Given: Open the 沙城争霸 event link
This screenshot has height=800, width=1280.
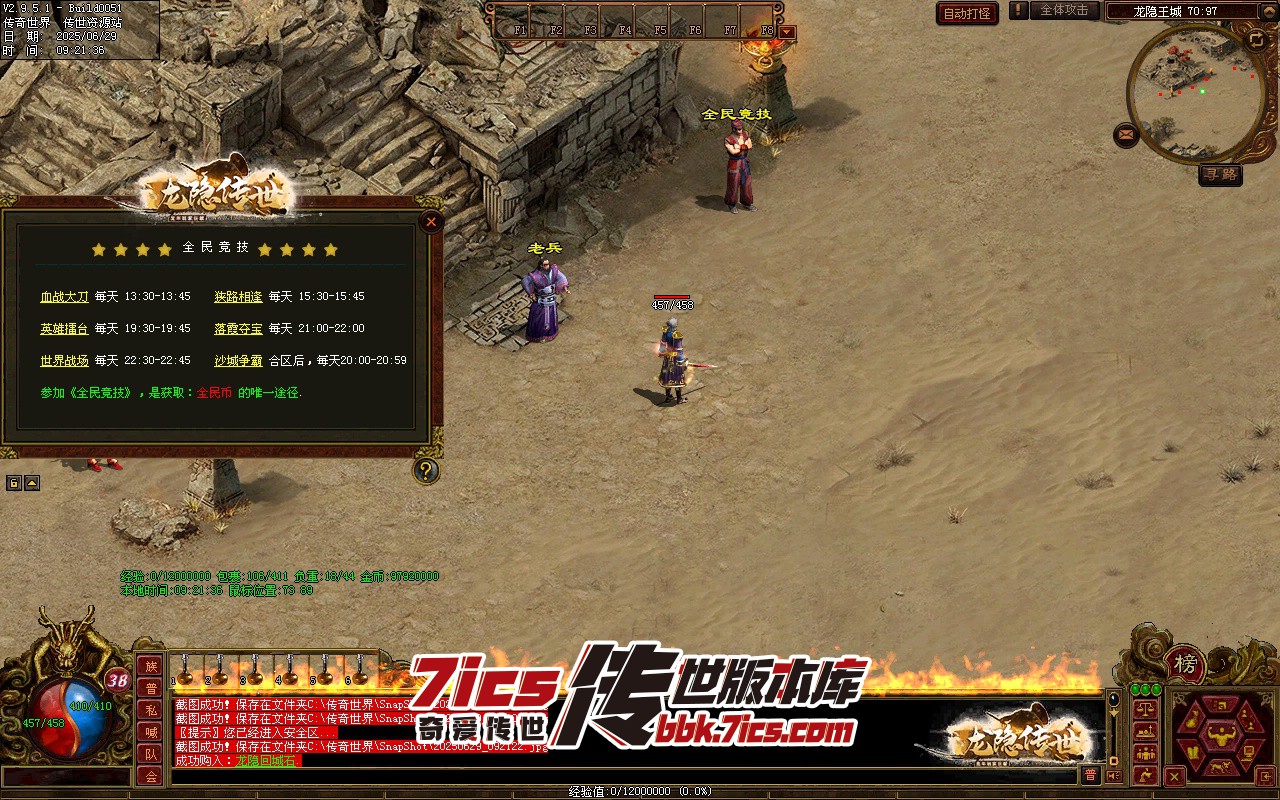Looking at the screenshot, I should pyautogui.click(x=238, y=361).
